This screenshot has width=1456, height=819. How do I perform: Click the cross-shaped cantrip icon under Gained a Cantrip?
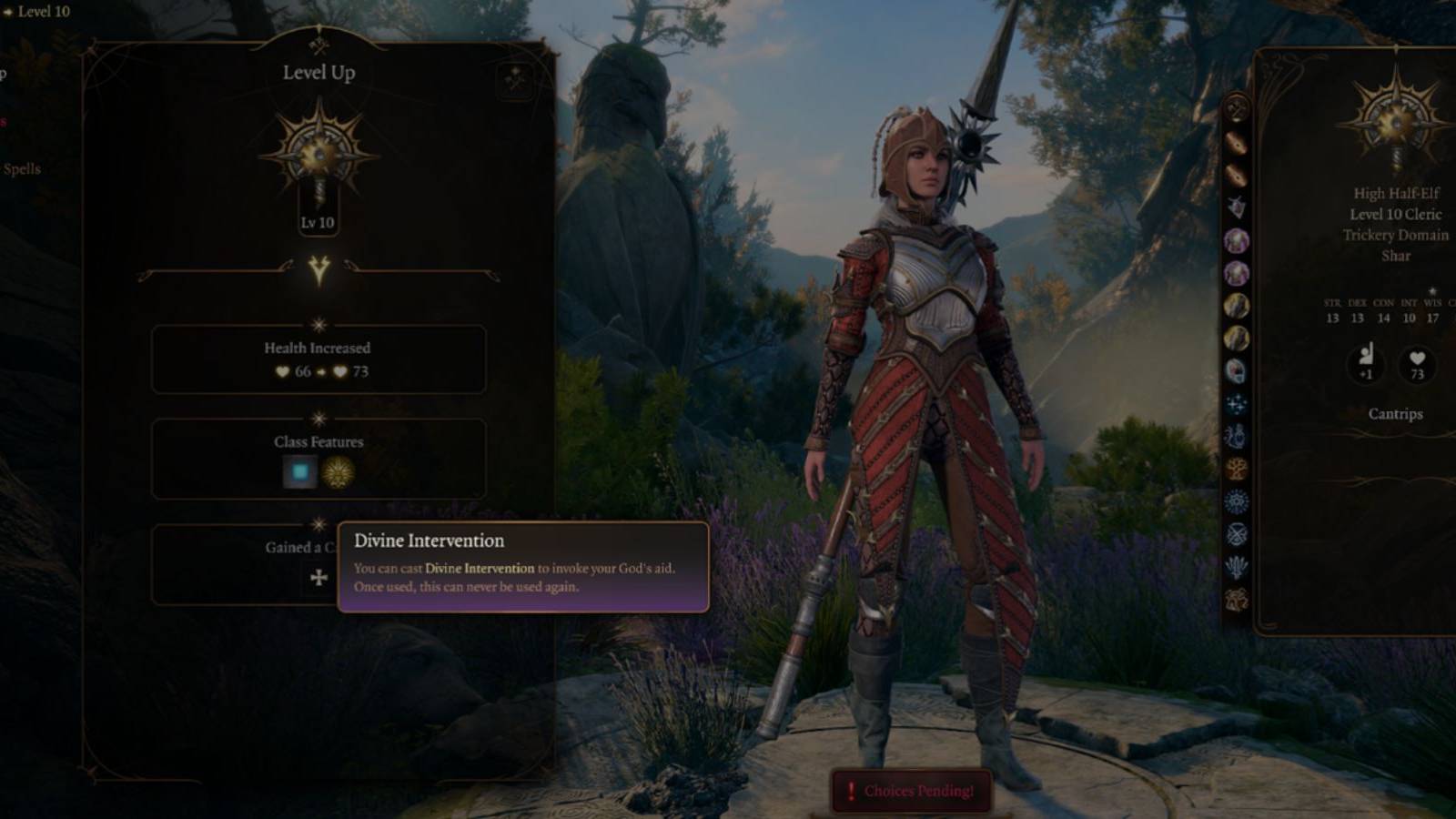point(319,580)
